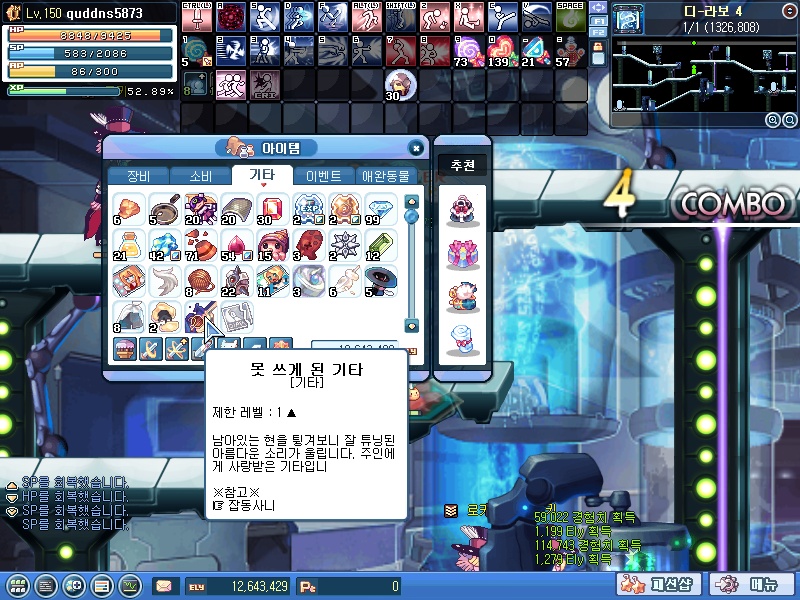Click the black top hat item
The height and width of the screenshot is (600, 800).
pyautogui.click(x=375, y=279)
